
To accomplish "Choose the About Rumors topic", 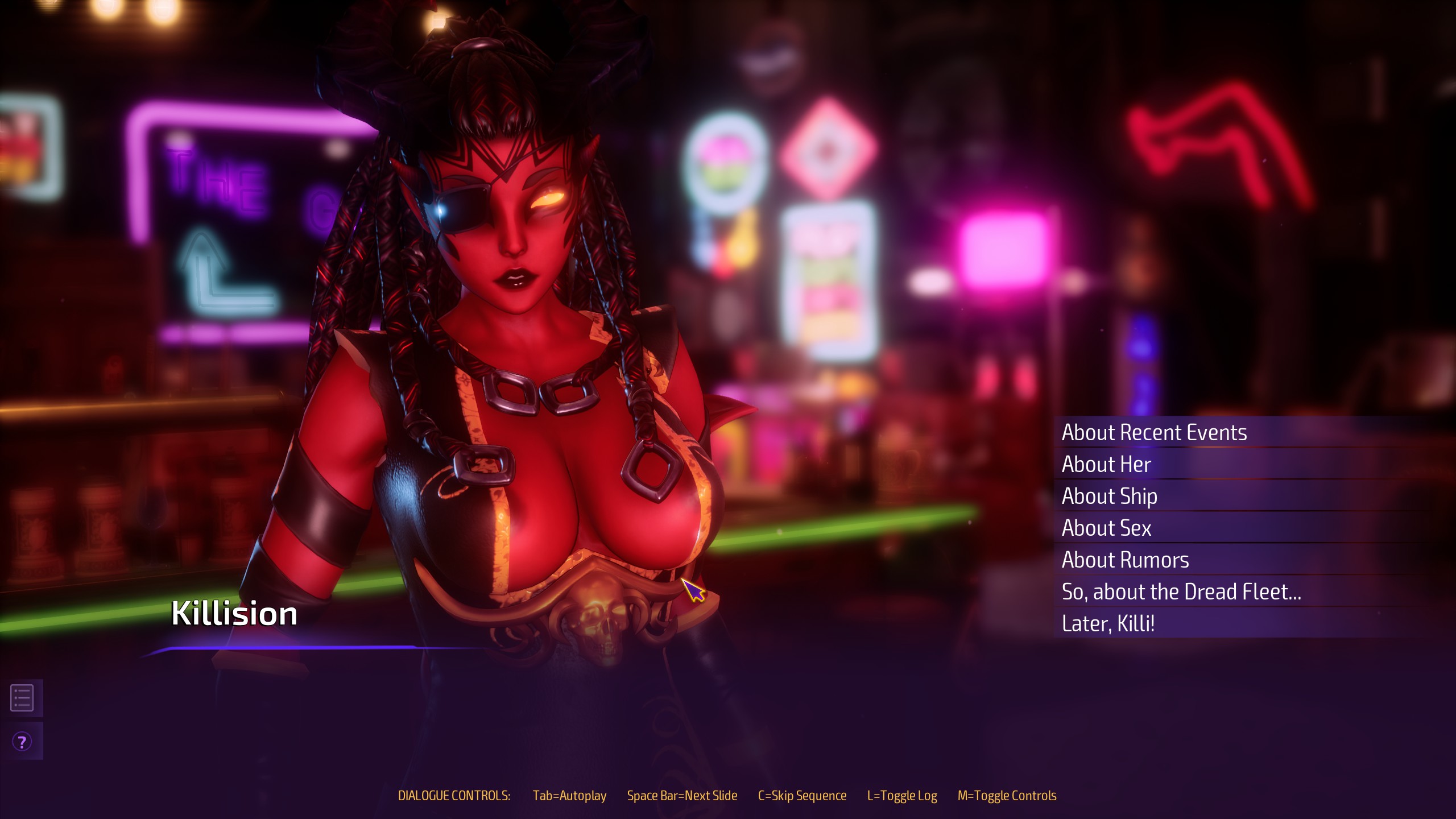I will [1125, 560].
